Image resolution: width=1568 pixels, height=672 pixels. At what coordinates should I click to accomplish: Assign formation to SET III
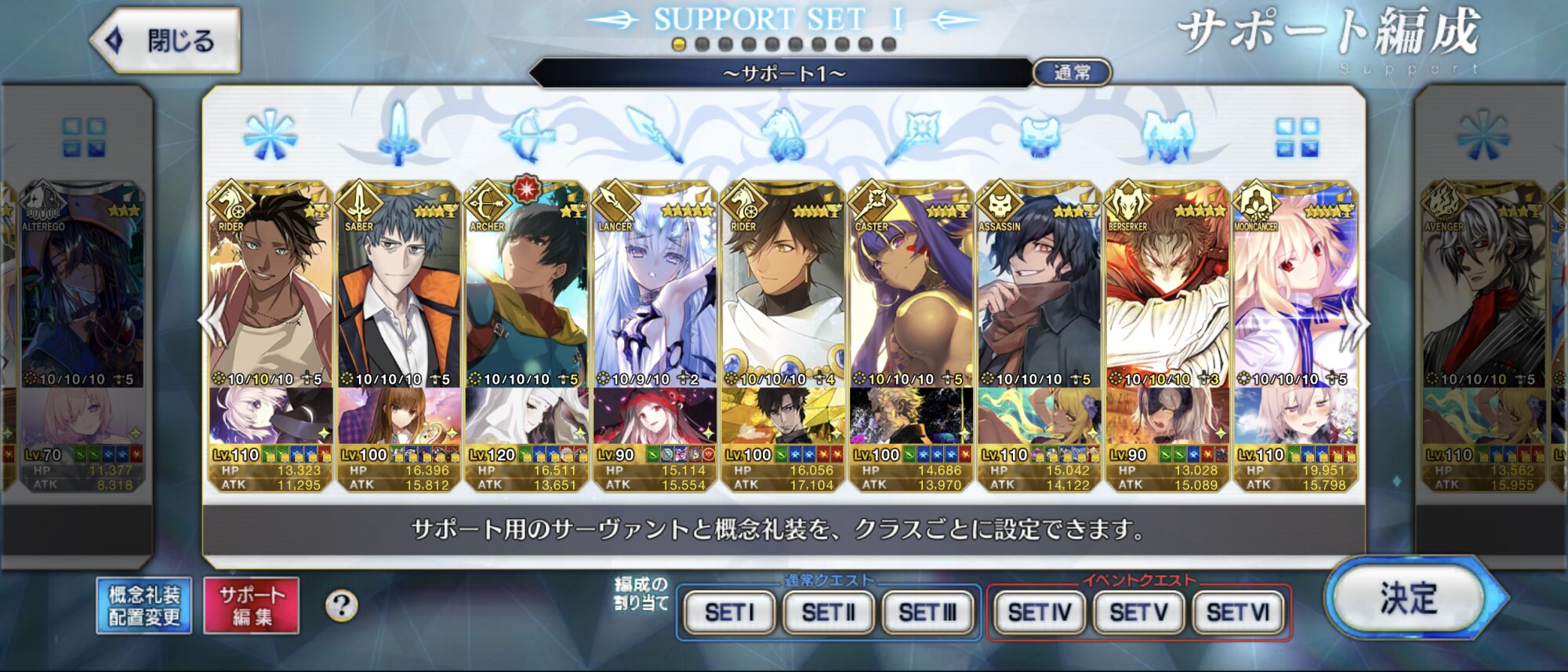coord(927,612)
